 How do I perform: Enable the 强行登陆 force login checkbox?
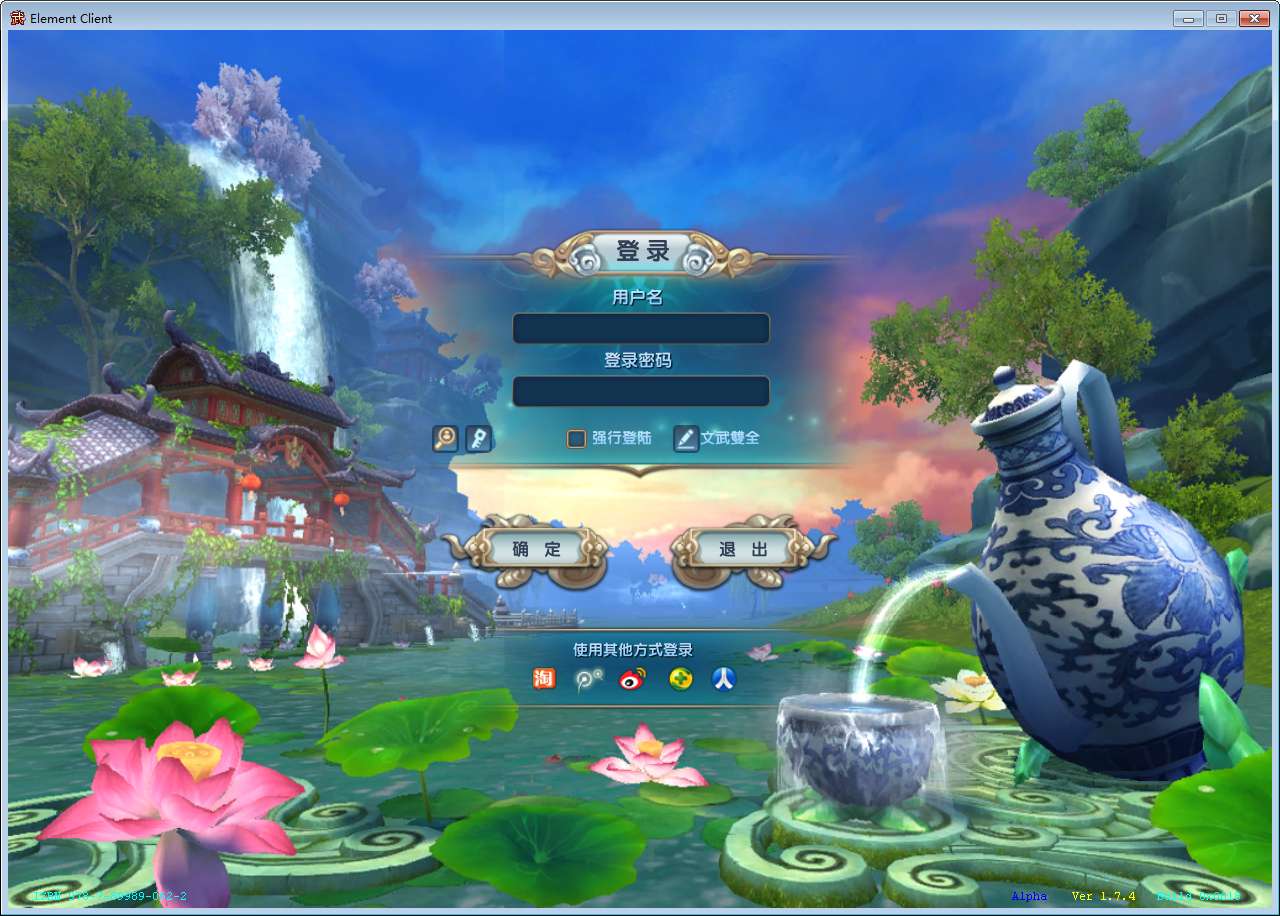(x=576, y=438)
